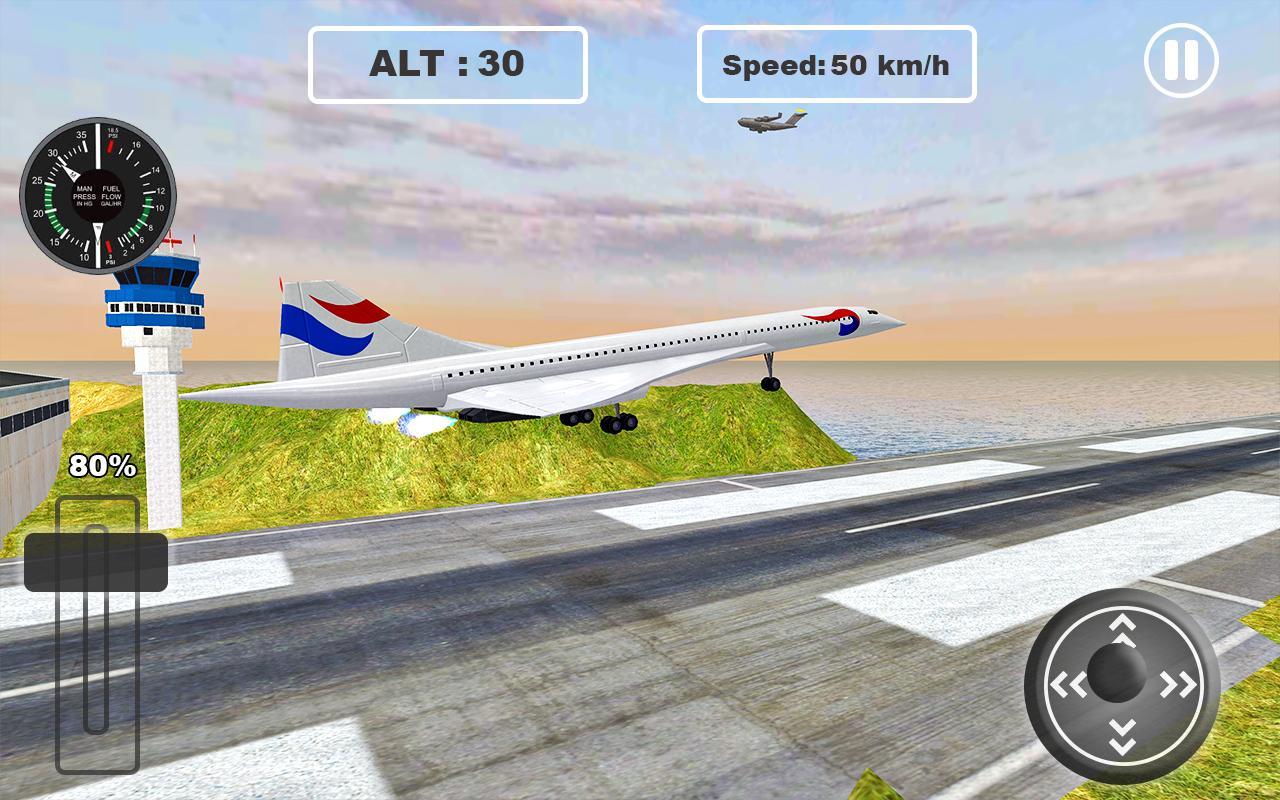The image size is (1280, 800).
Task: Tap the 80% throttle percentage label
Action: point(100,465)
